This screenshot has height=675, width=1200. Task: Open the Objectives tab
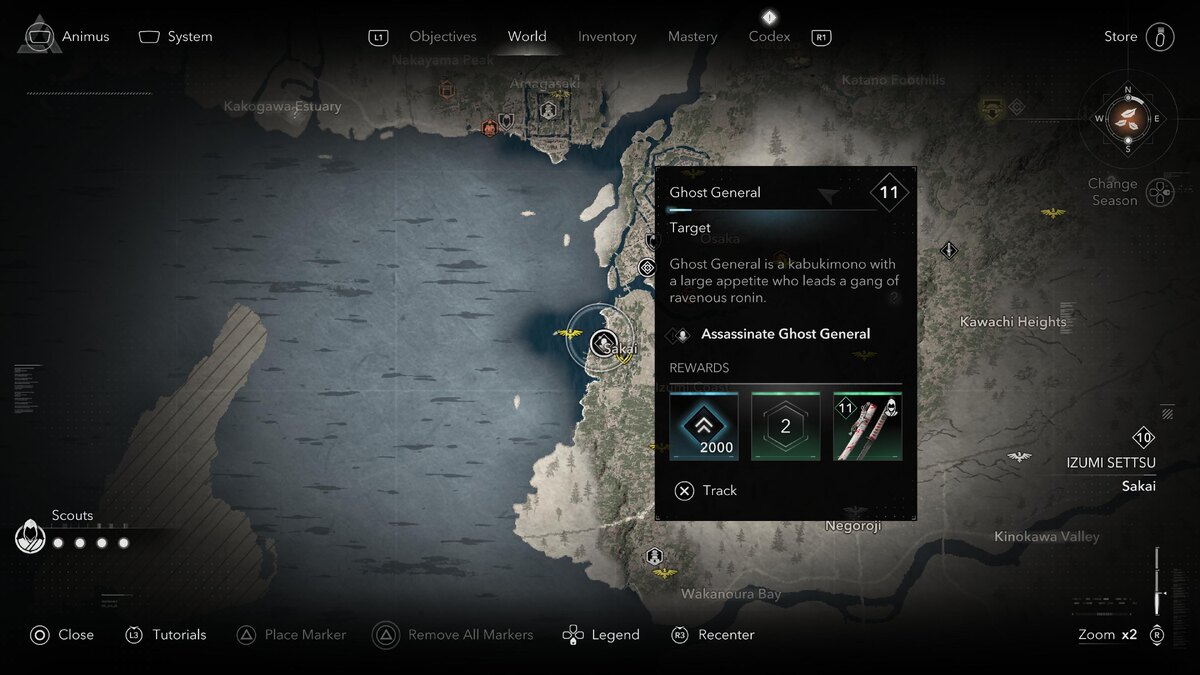pos(442,37)
